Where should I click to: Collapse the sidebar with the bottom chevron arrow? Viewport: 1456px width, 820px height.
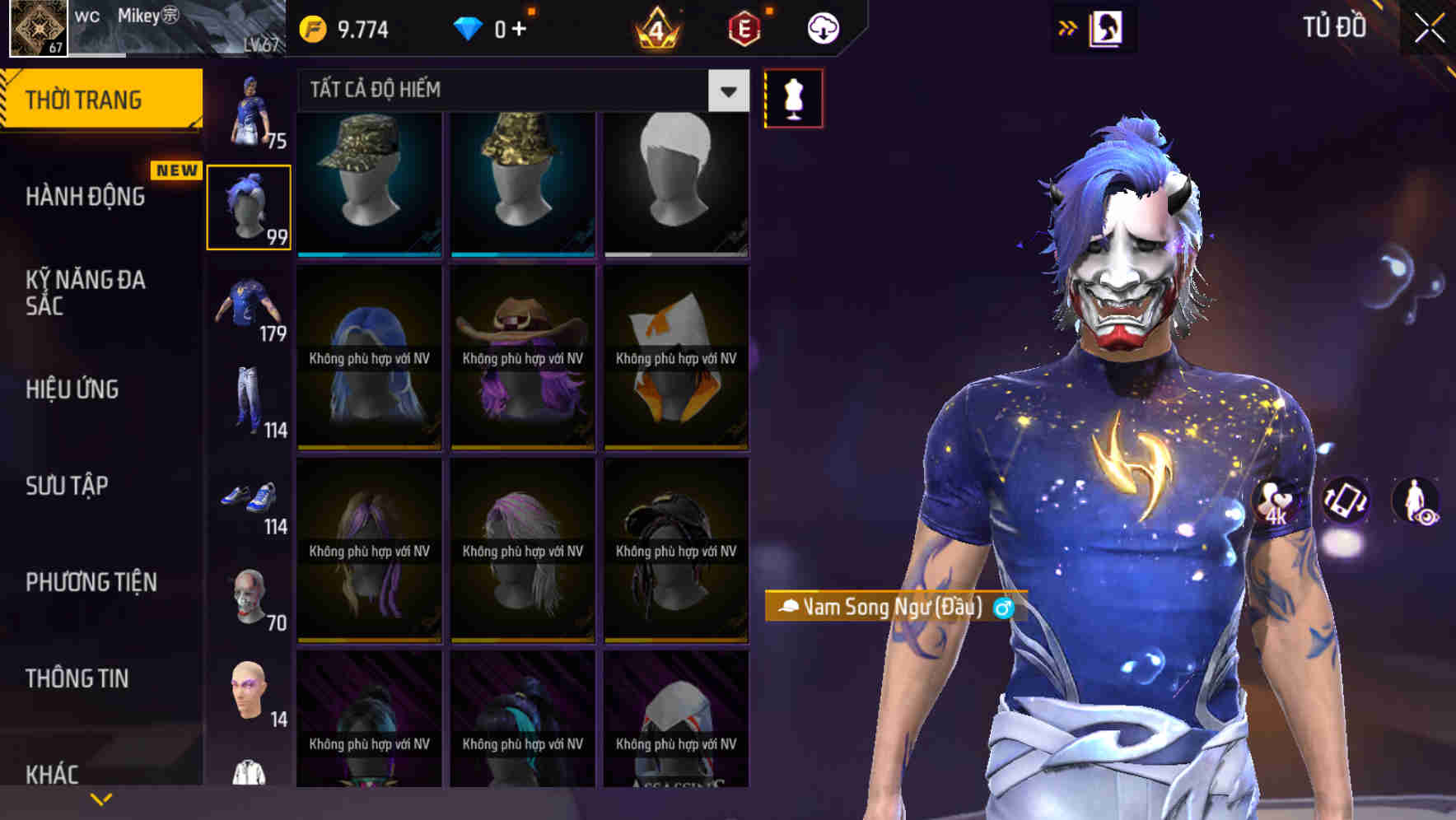100,798
